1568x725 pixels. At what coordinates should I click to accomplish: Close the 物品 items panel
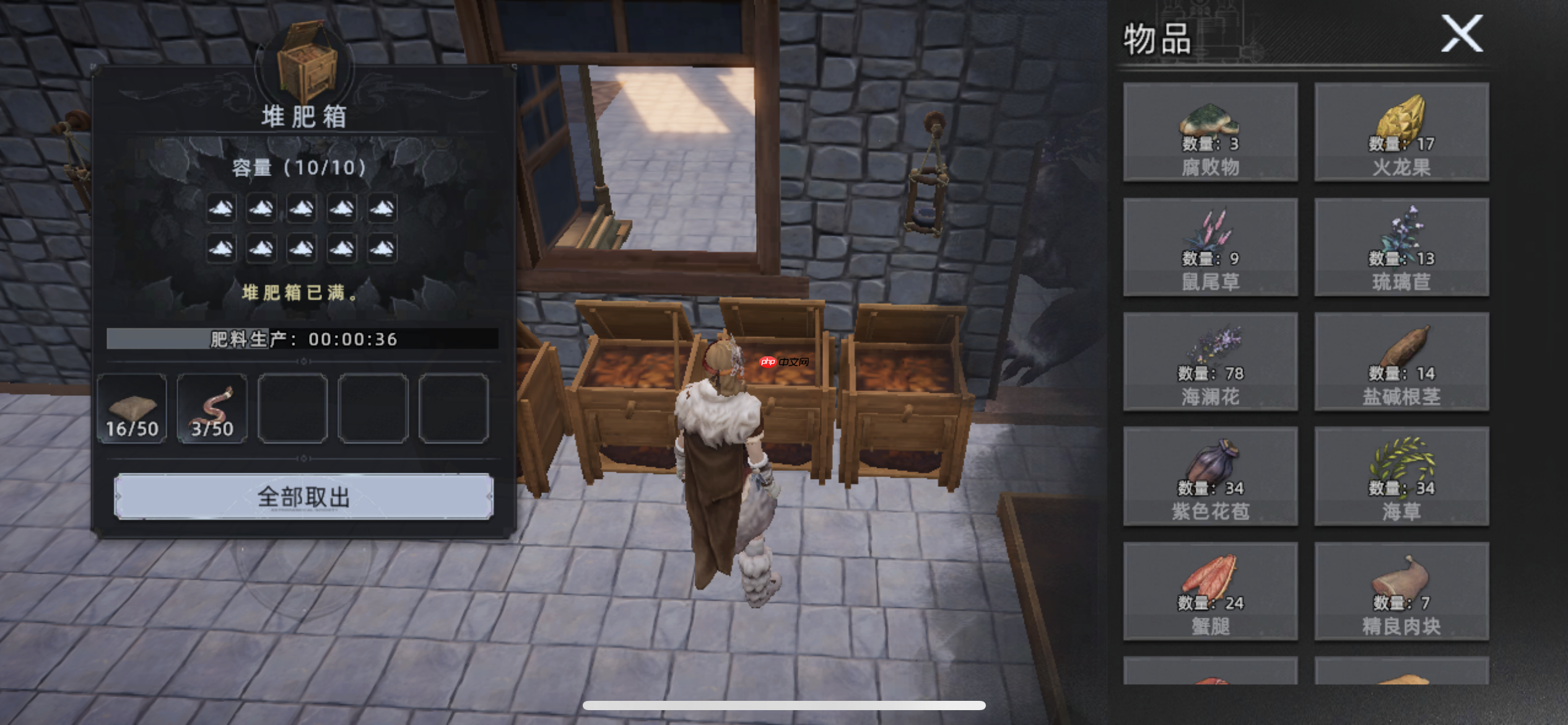pos(1461,34)
